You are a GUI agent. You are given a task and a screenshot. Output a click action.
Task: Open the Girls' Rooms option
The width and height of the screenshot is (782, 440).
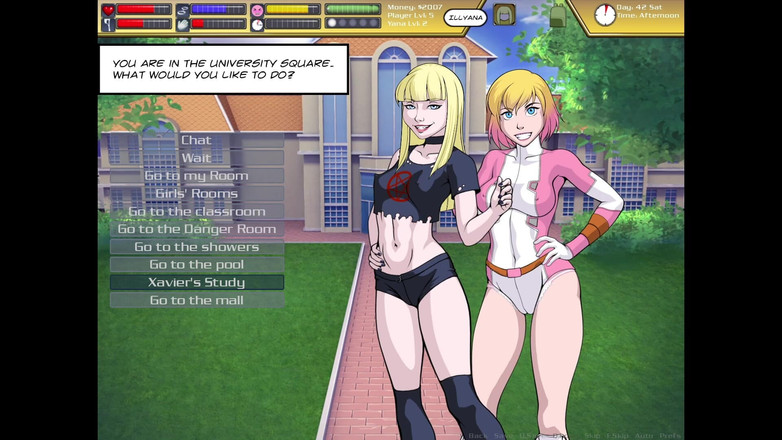pos(196,193)
